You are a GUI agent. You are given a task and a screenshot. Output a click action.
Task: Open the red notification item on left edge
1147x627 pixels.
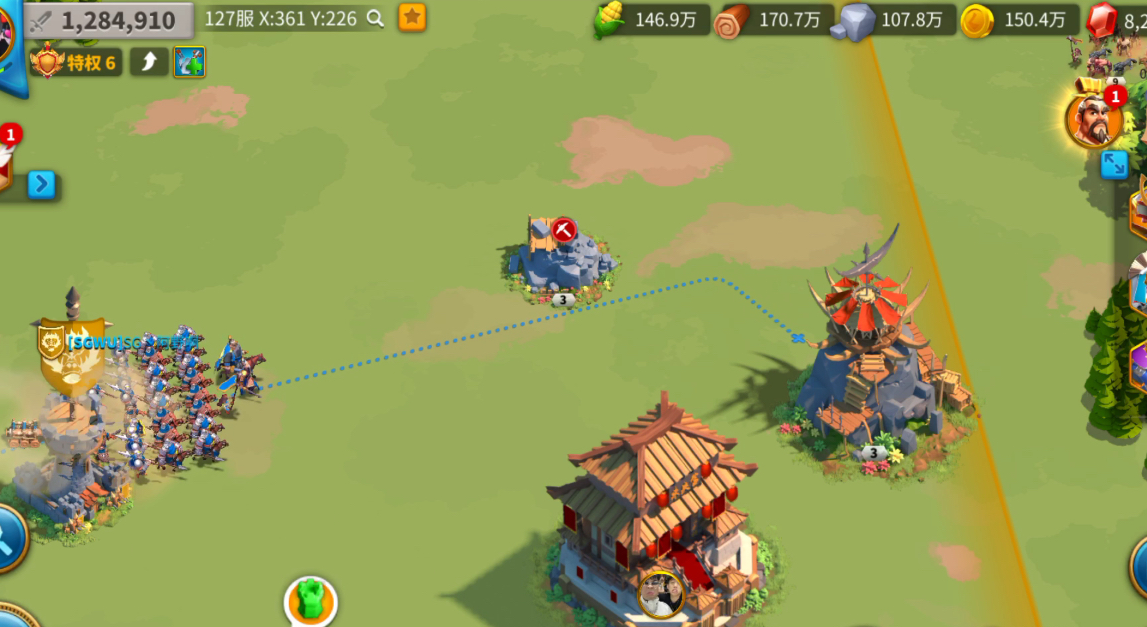pos(5,160)
